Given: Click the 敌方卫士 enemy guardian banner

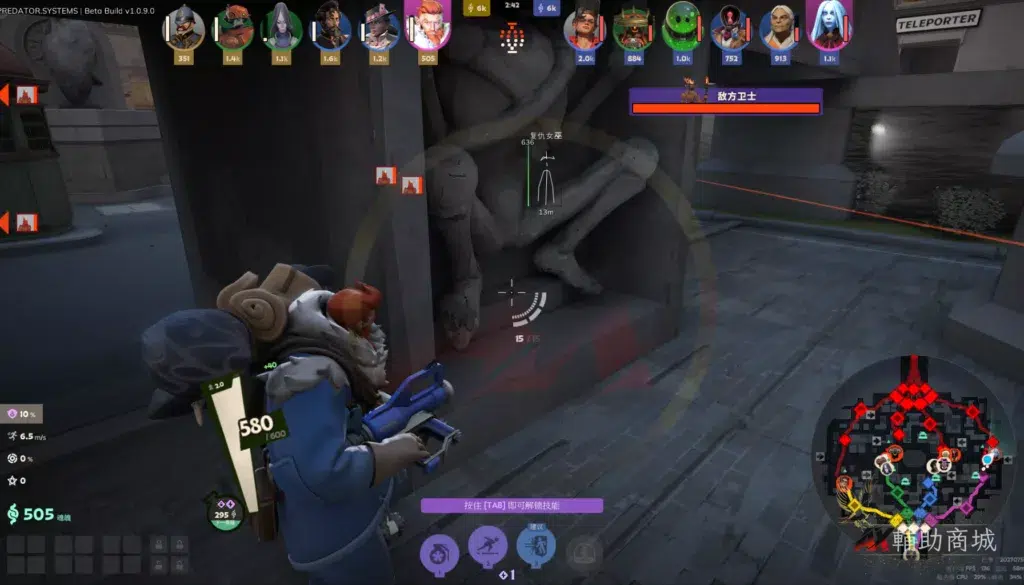Looking at the screenshot, I should tap(725, 100).
